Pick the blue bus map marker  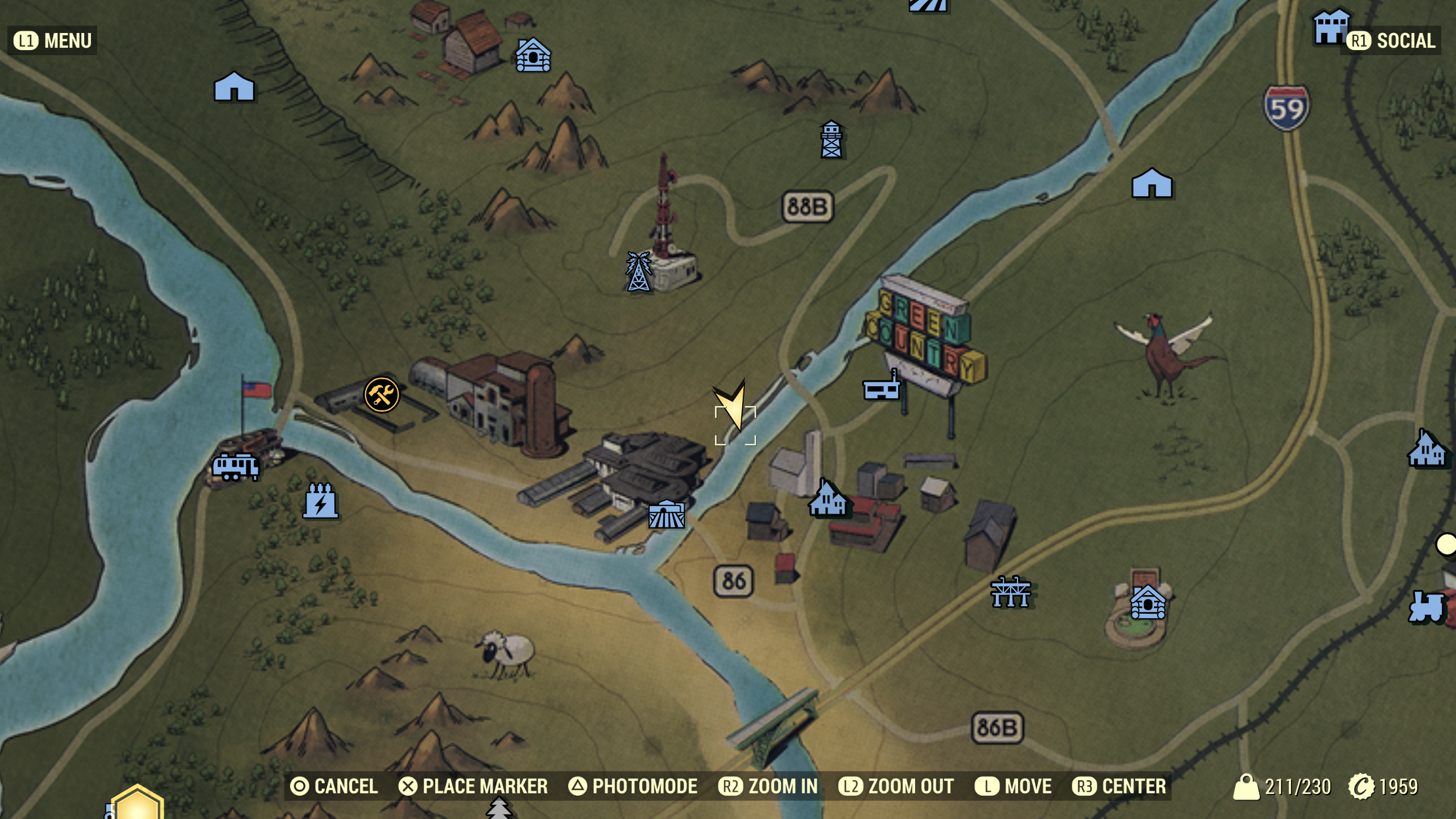(x=235, y=467)
